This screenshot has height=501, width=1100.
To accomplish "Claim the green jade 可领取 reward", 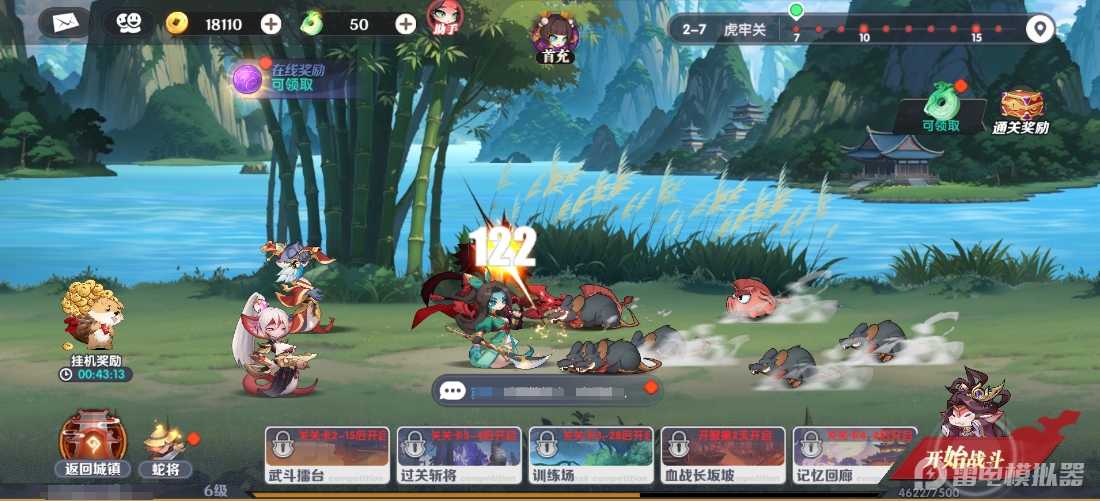I will click(x=941, y=107).
